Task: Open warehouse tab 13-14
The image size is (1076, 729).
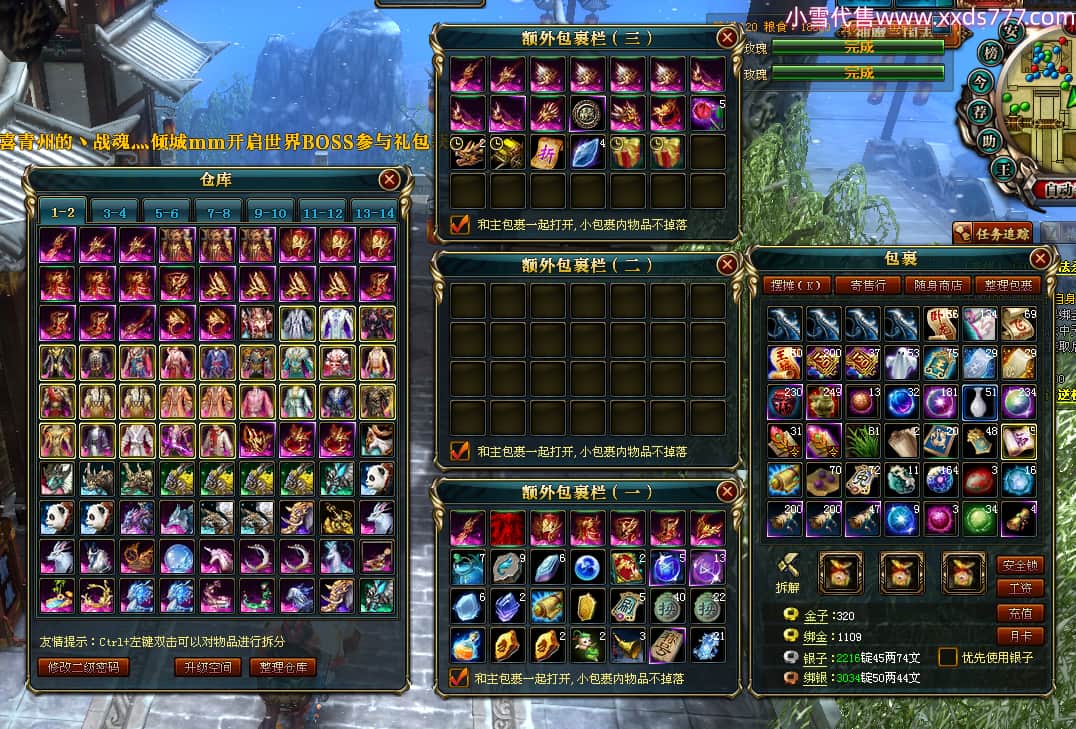Action: (x=375, y=212)
